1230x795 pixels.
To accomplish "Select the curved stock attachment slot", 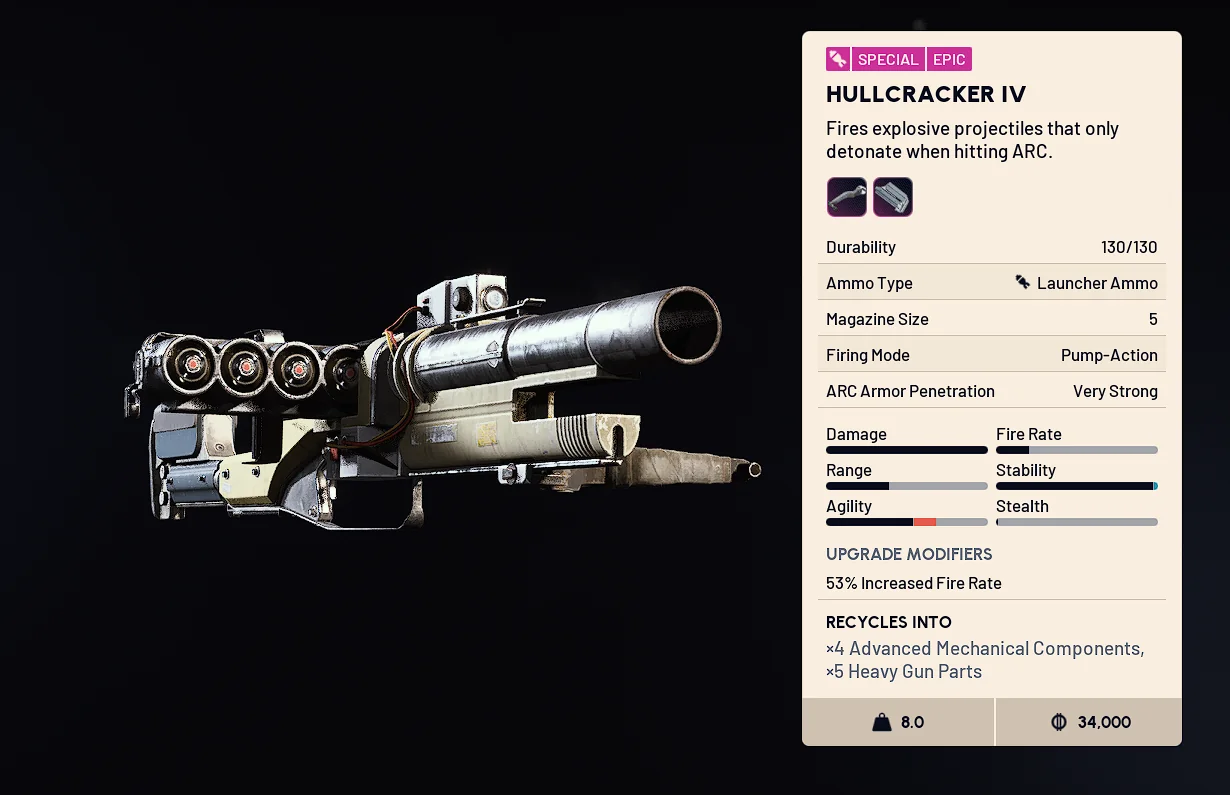I will (846, 197).
